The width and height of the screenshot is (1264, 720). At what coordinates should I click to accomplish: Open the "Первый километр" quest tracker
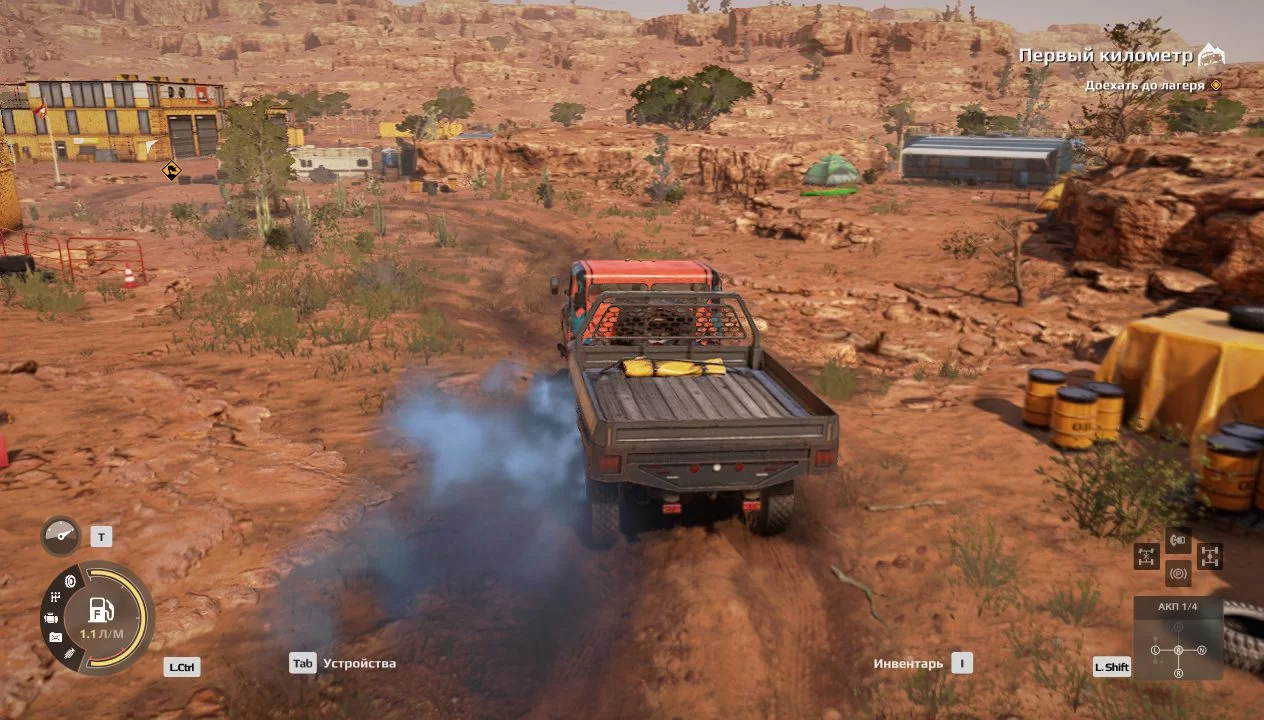[1106, 56]
